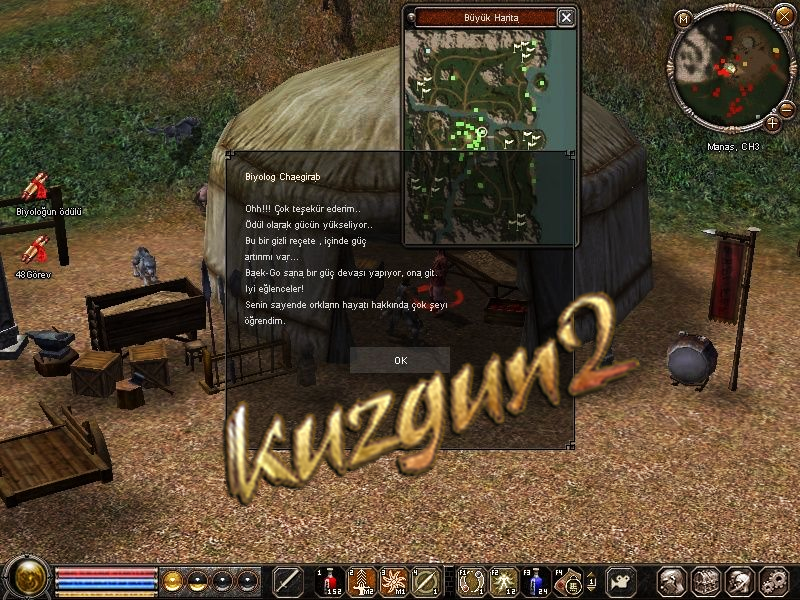Open the Biyoloğun ödülü quest scroll
Screen dimensions: 800x600
pos(36,187)
